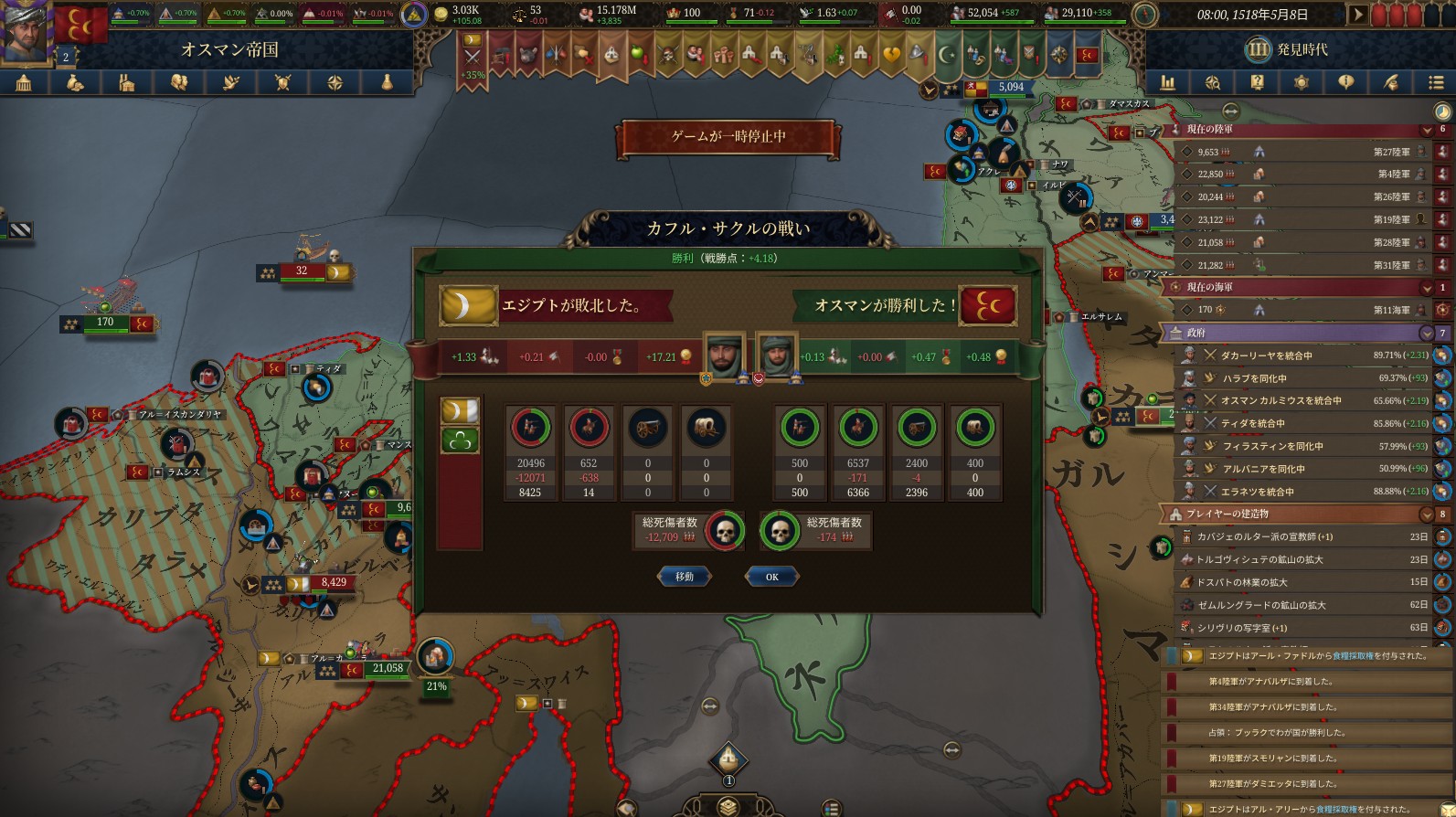Open the outliner list menu icon
The width and height of the screenshot is (1456, 817).
[1435, 83]
